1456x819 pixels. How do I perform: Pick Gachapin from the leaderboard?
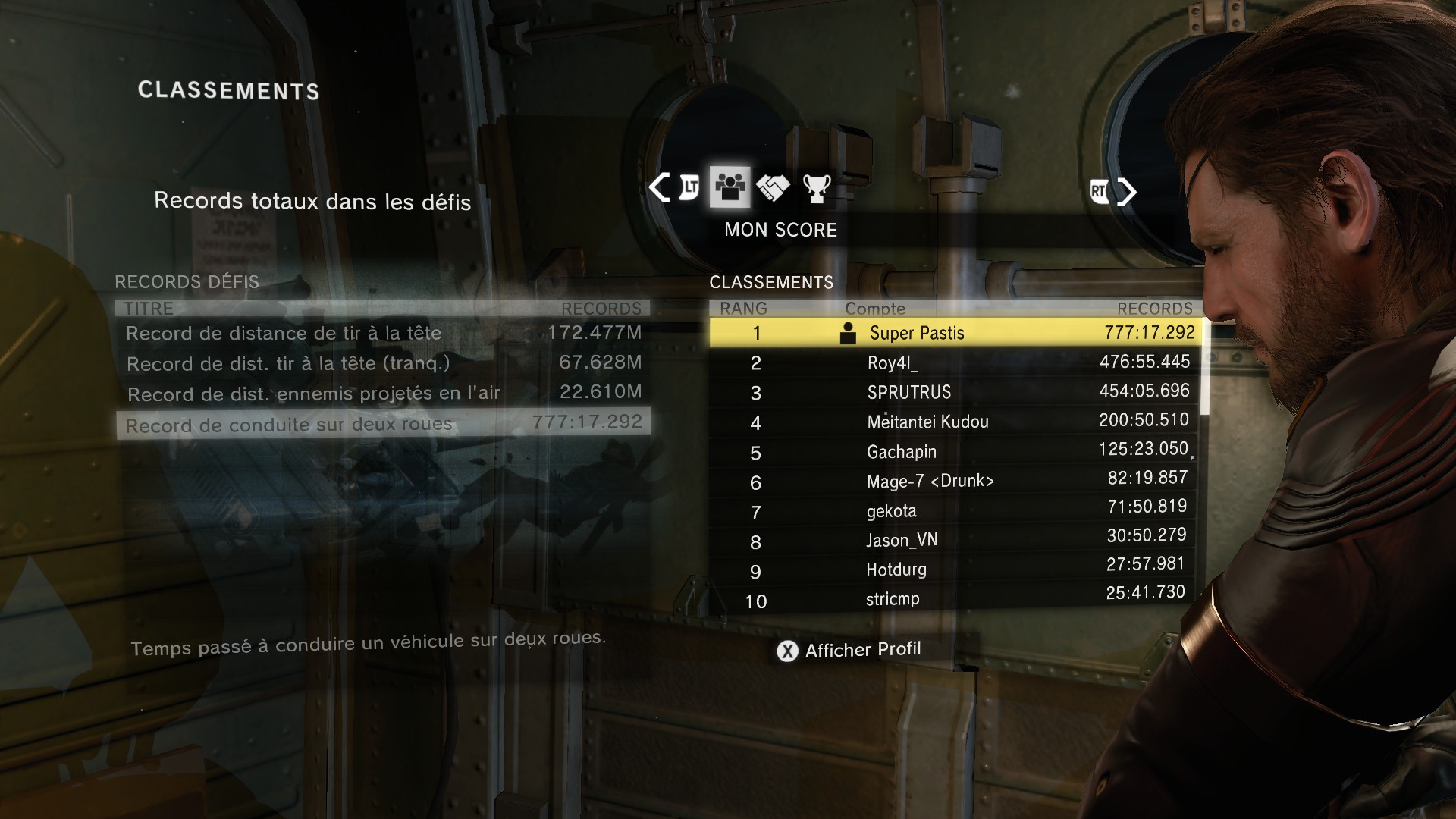(x=955, y=452)
